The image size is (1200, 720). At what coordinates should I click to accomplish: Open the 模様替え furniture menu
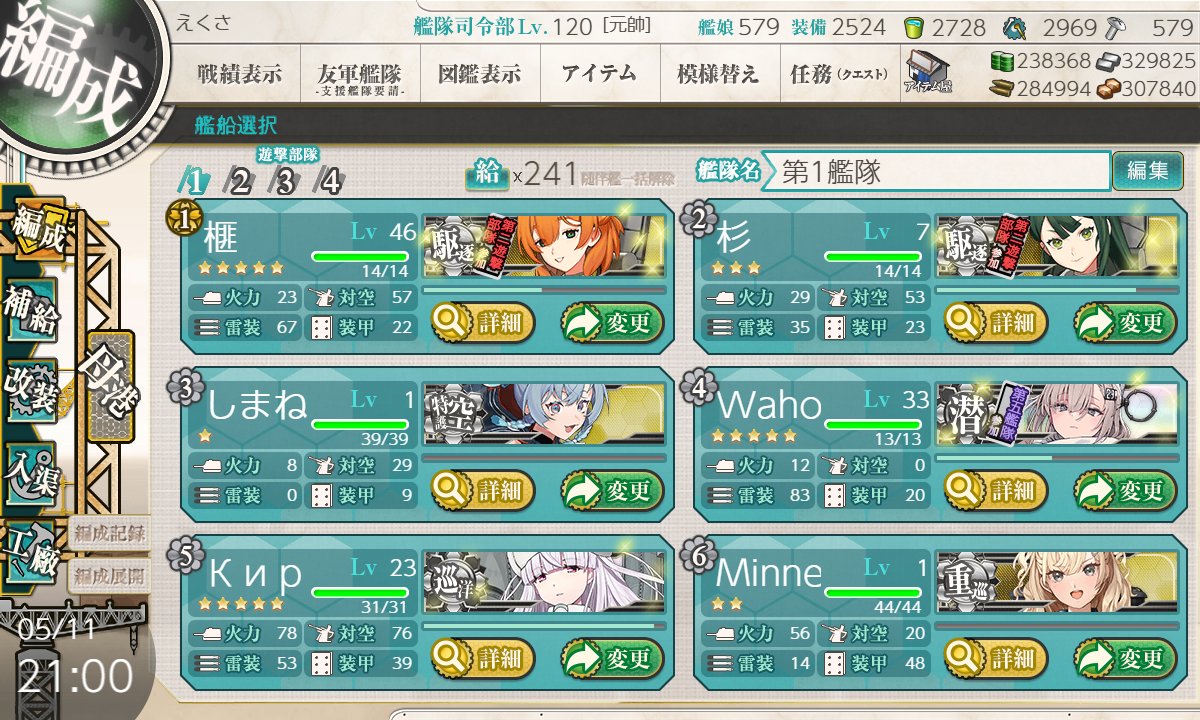point(718,73)
